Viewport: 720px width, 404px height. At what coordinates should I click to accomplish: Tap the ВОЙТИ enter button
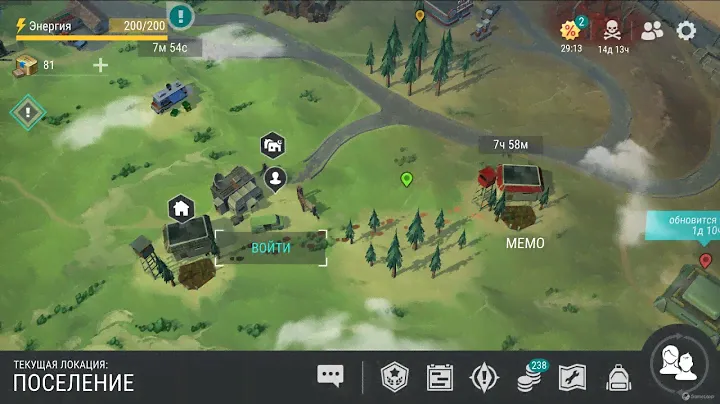pyautogui.click(x=271, y=248)
